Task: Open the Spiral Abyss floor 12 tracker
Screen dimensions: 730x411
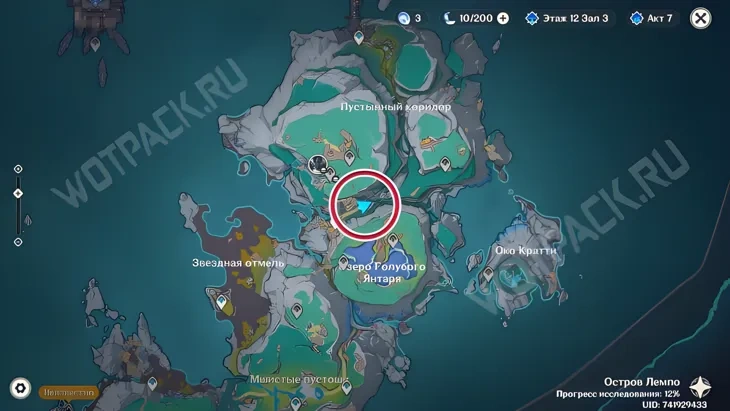Action: coord(566,18)
